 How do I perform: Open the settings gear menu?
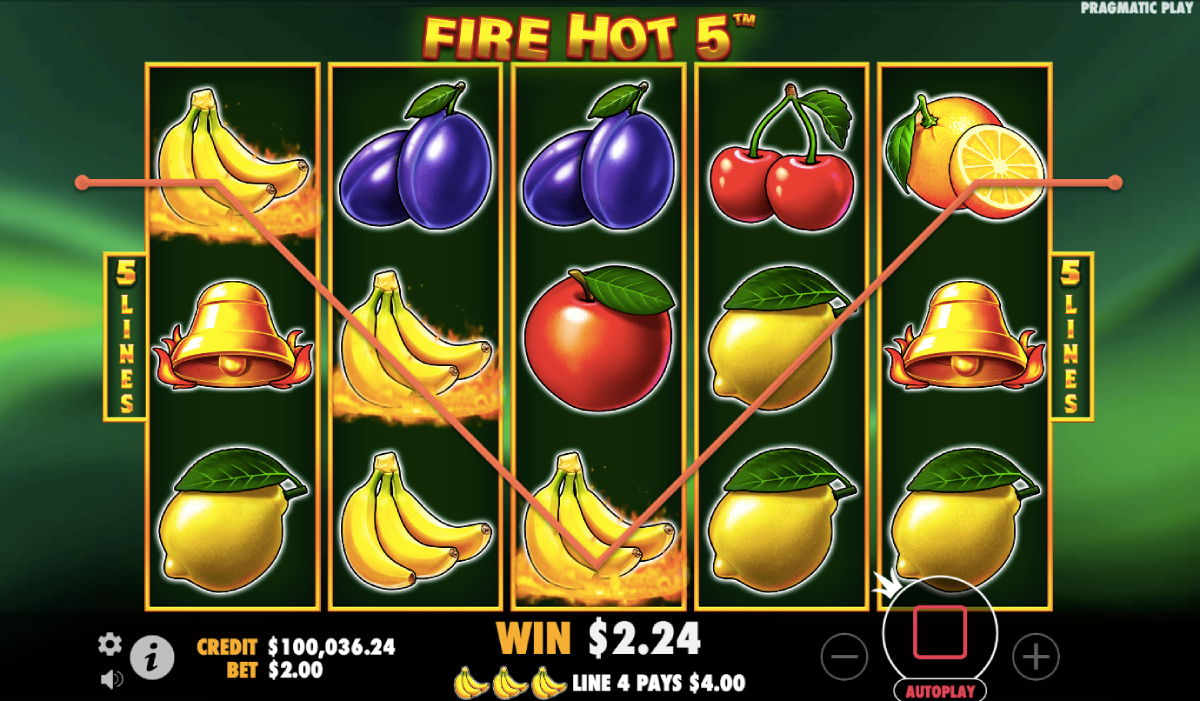tap(110, 644)
